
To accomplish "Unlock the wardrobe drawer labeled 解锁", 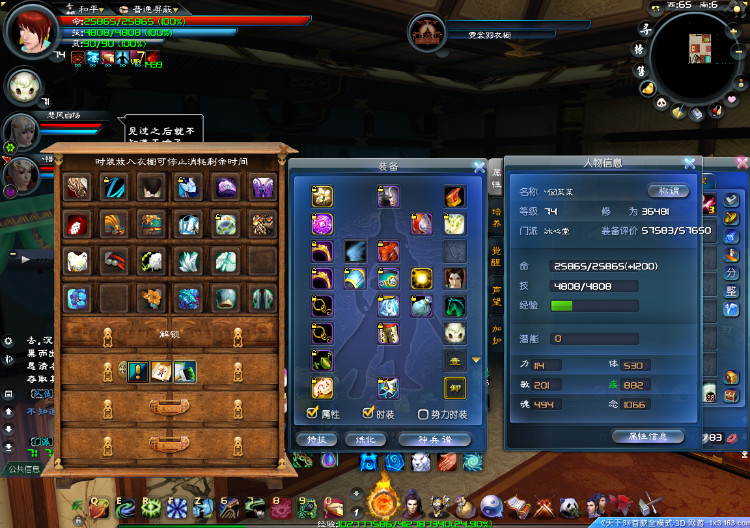I will pyautogui.click(x=166, y=336).
